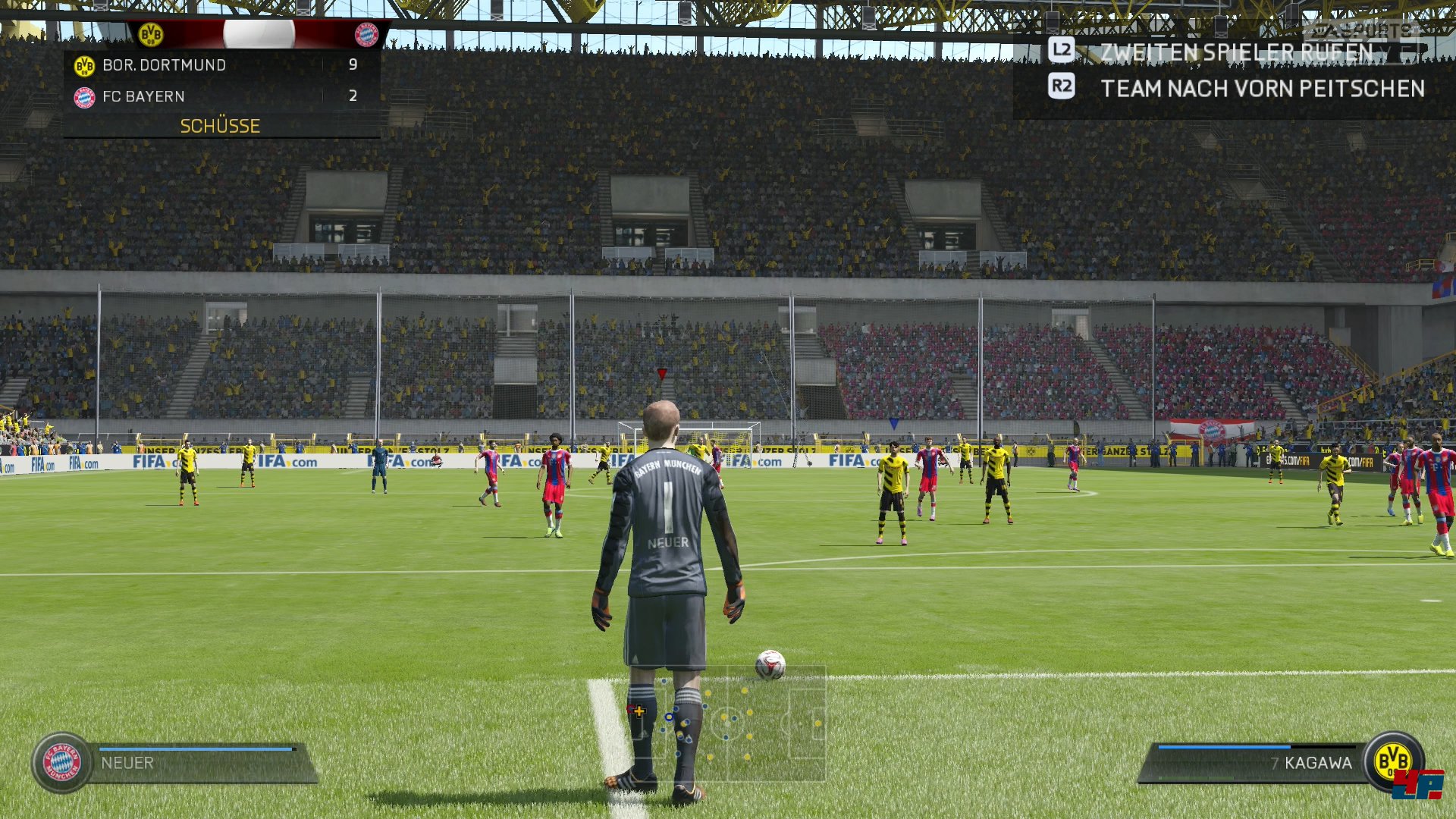Click the BVB crest beside Kagawa's name panel

(x=1393, y=761)
